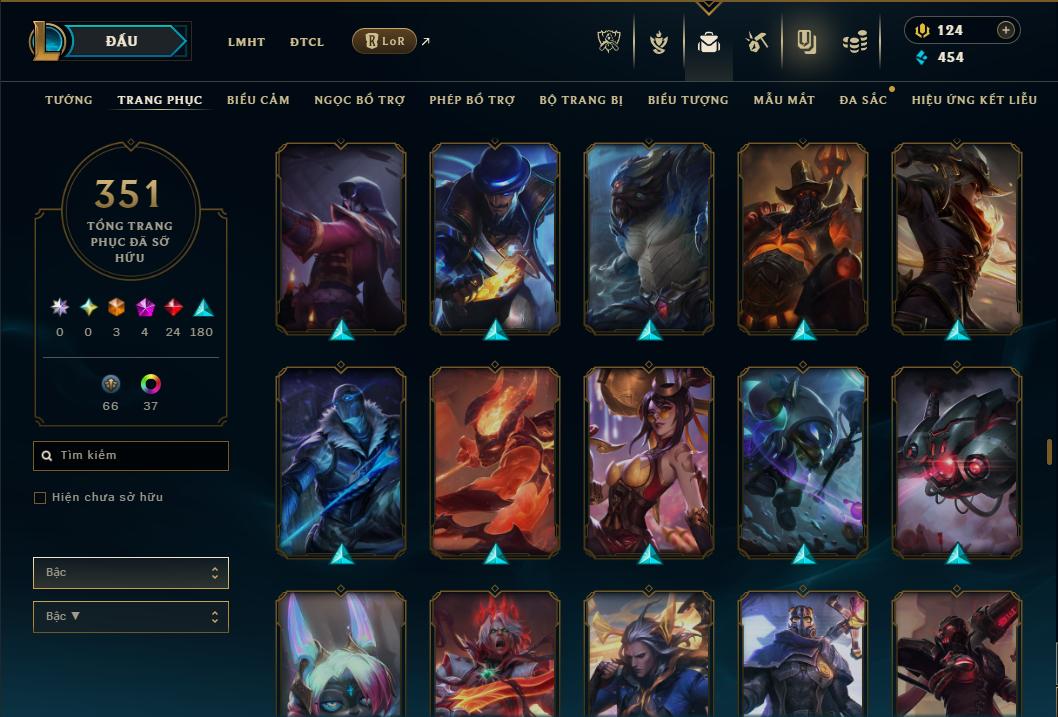
Task: Launch the LoR external link
Action: point(385,41)
